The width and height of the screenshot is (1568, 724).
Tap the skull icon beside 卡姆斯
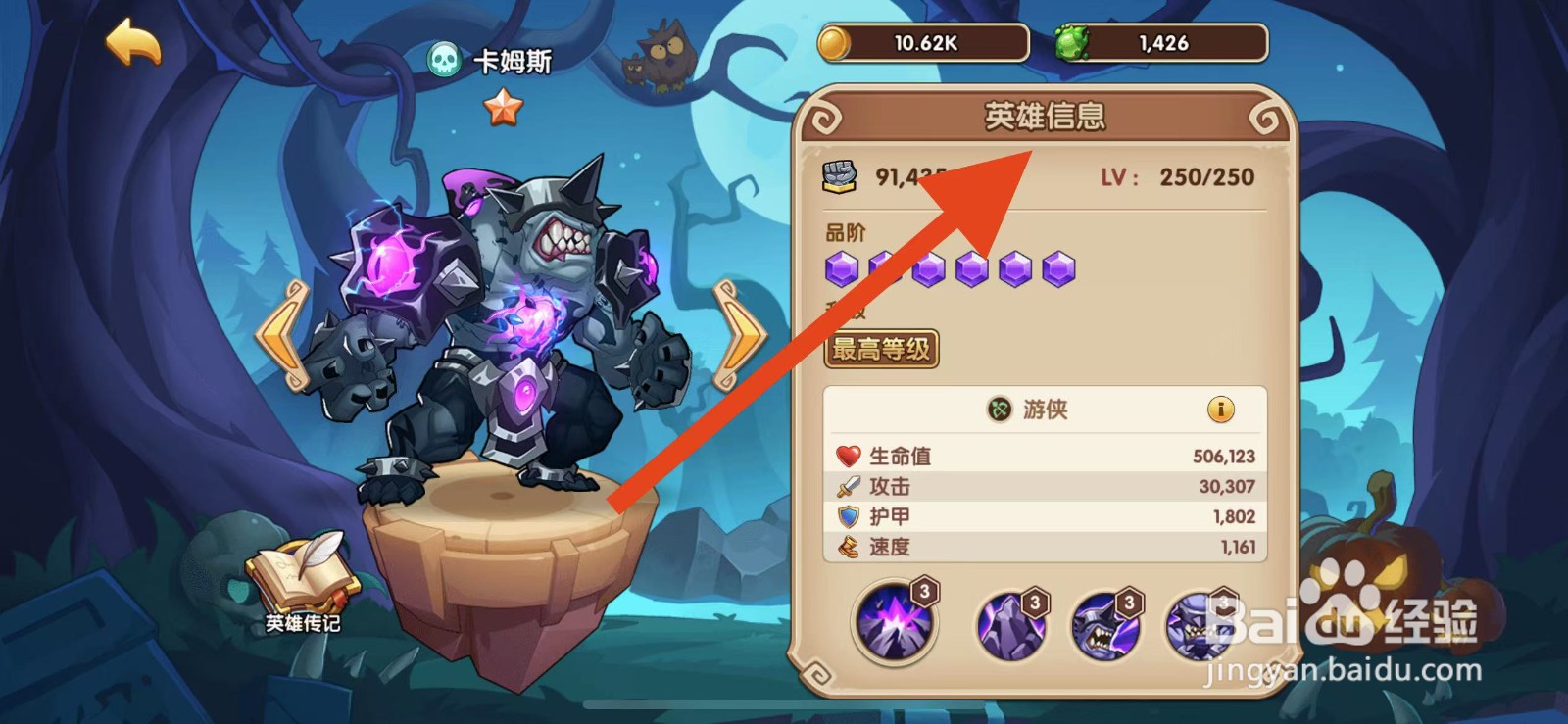[x=443, y=57]
